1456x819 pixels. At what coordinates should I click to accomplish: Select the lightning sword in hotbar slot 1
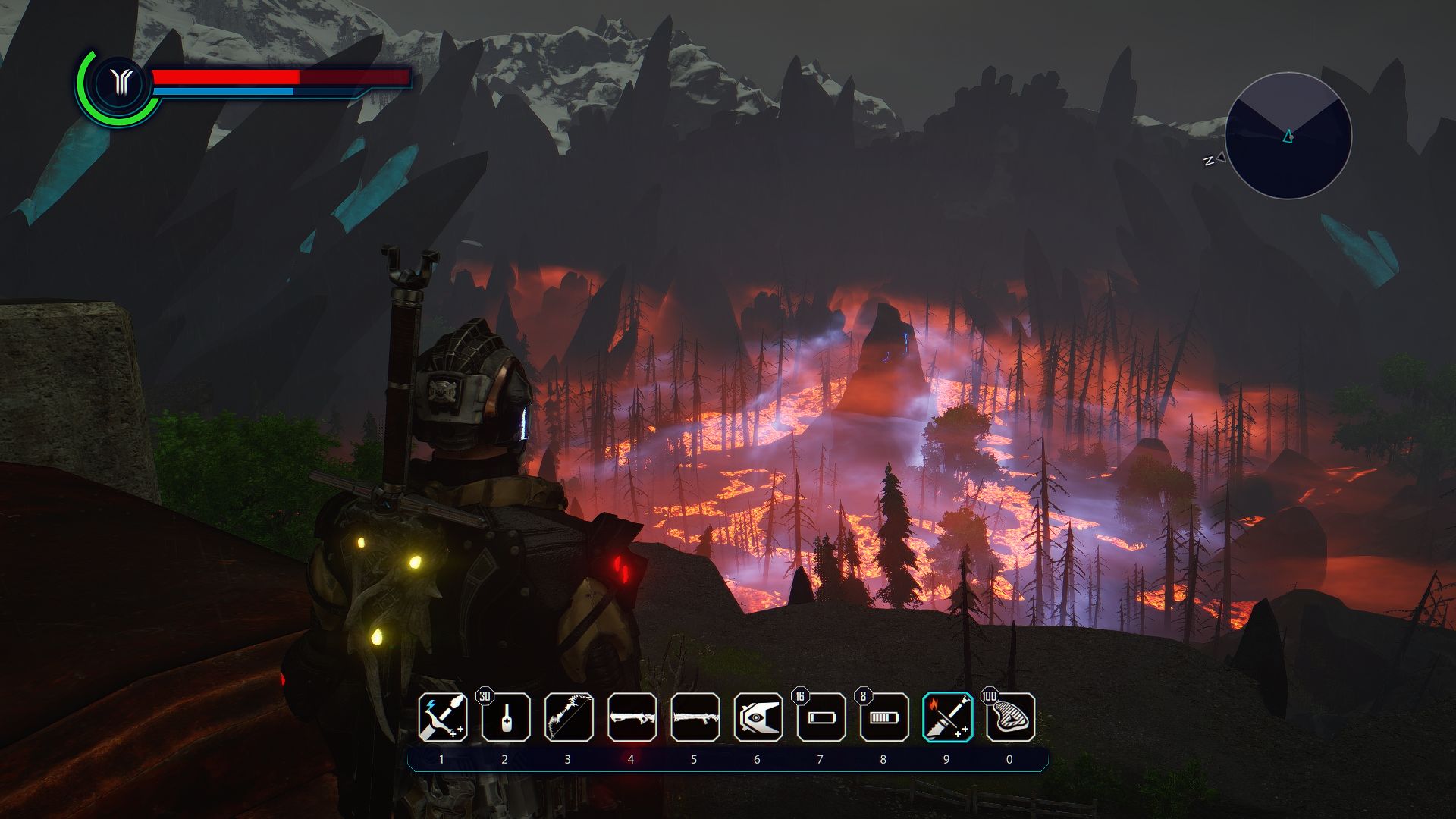pos(443,717)
